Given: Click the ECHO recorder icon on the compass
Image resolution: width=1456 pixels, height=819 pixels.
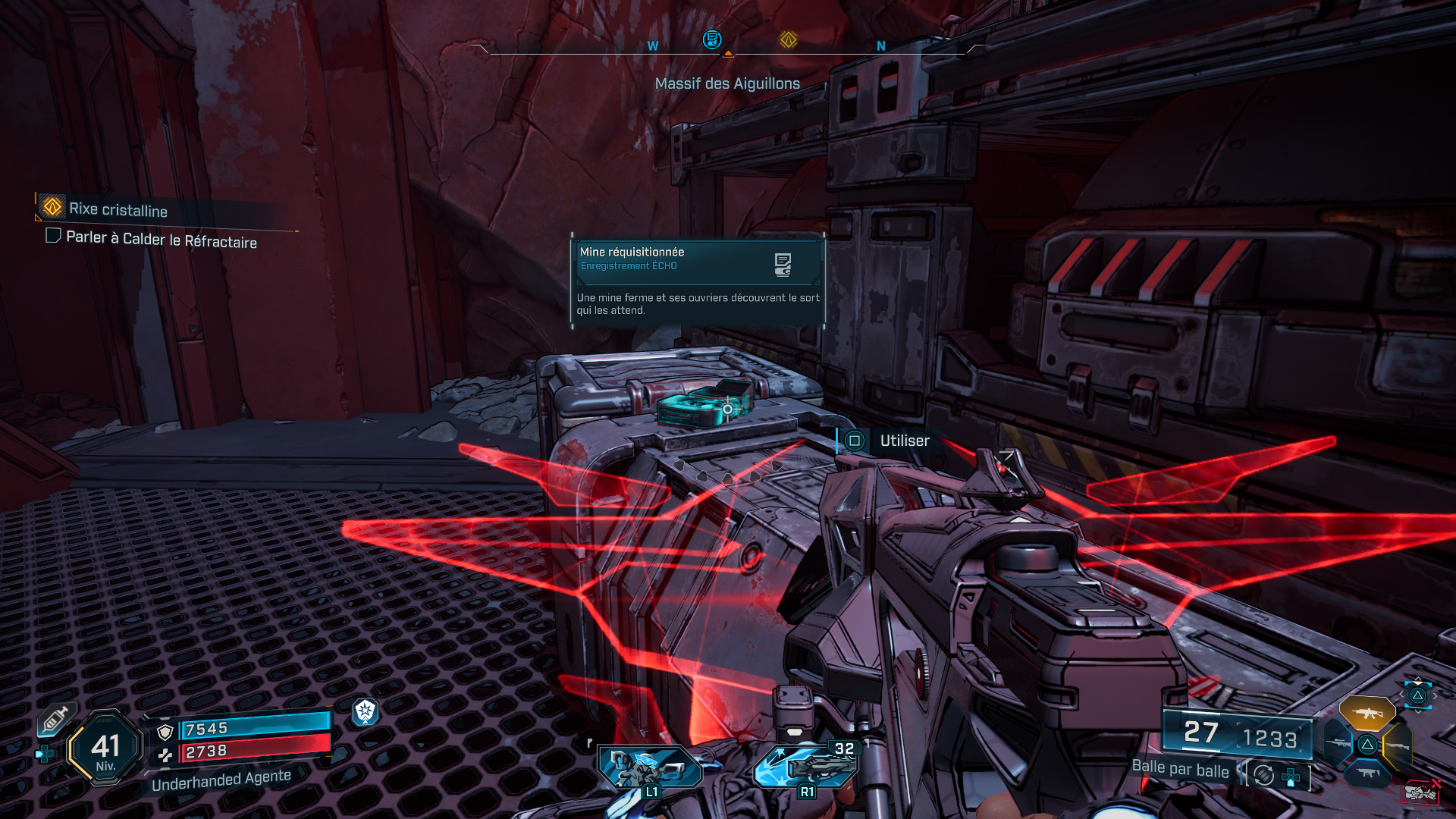Looking at the screenshot, I should [711, 40].
